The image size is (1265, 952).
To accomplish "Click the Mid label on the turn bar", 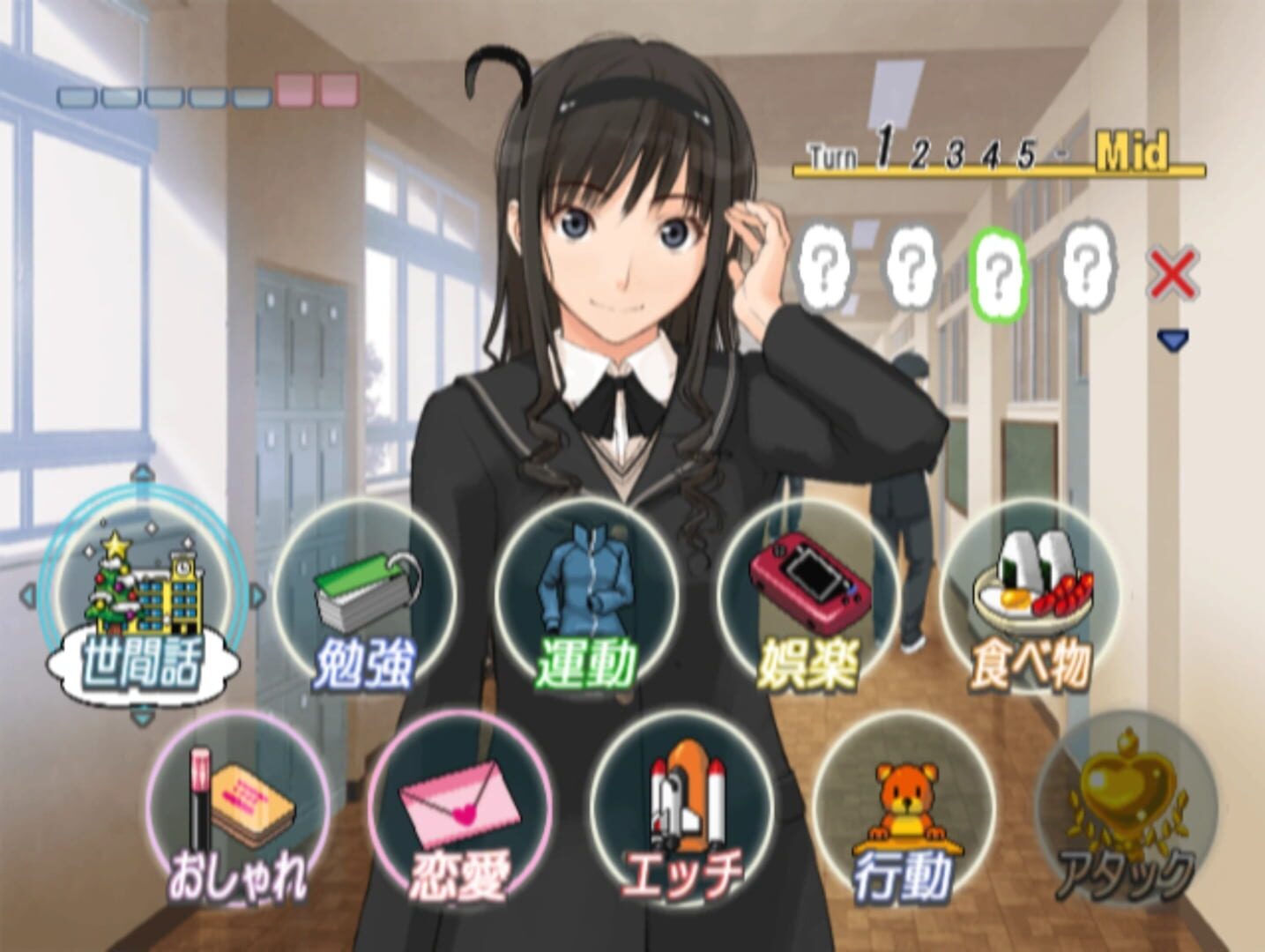I will (1133, 150).
